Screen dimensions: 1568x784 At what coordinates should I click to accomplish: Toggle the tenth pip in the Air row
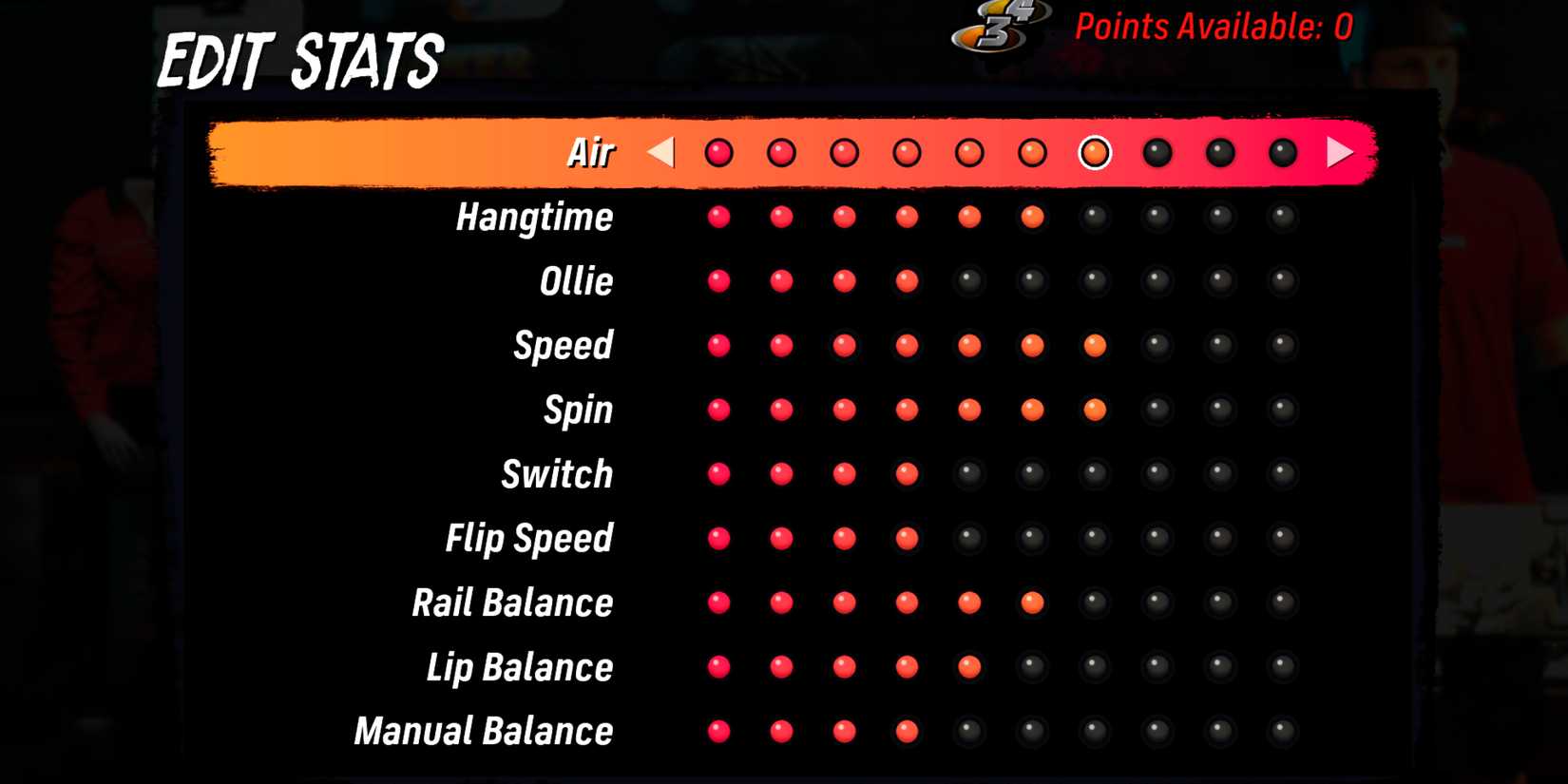[x=1282, y=150]
